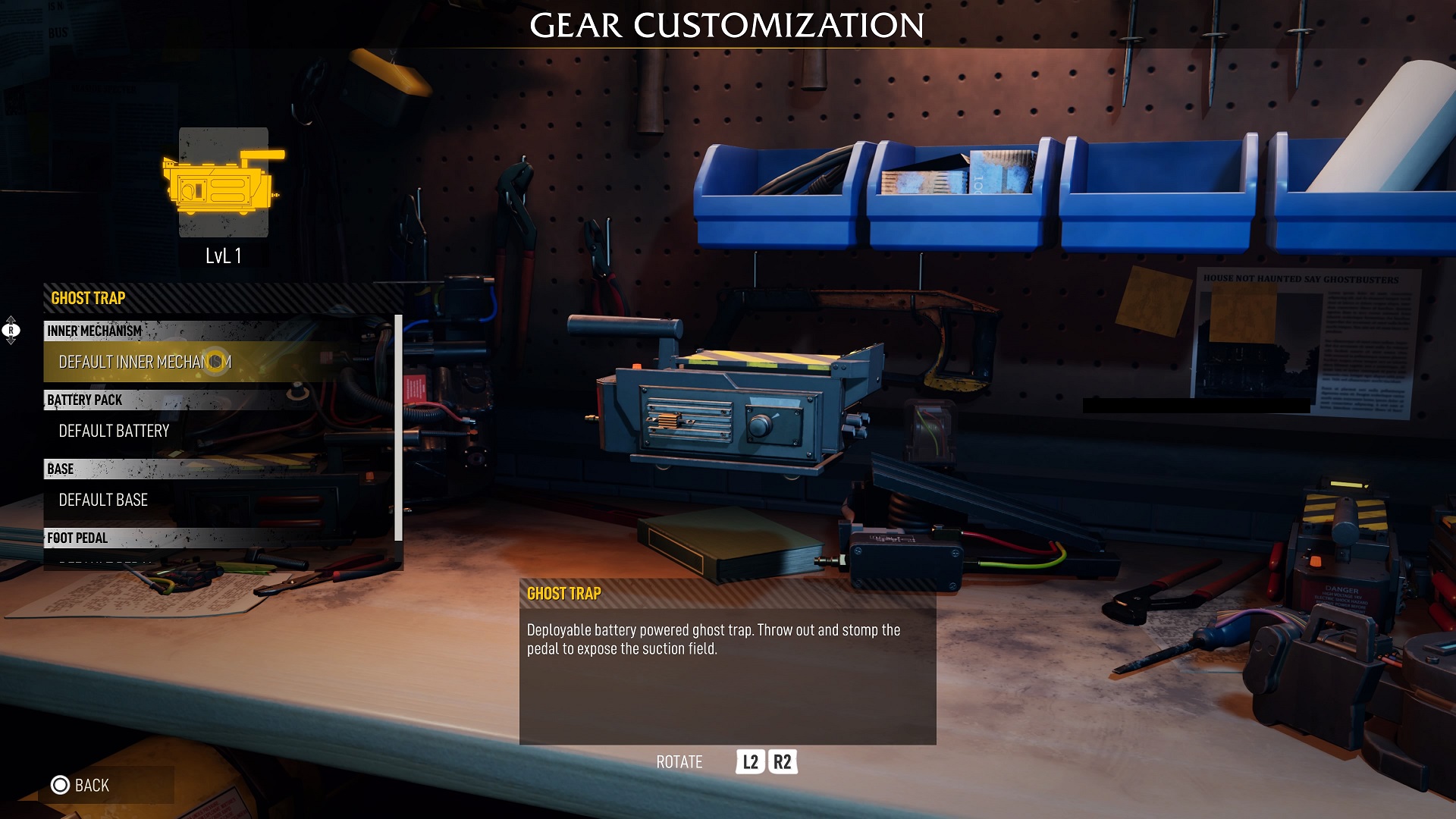Select the Default Base entry

pos(103,500)
